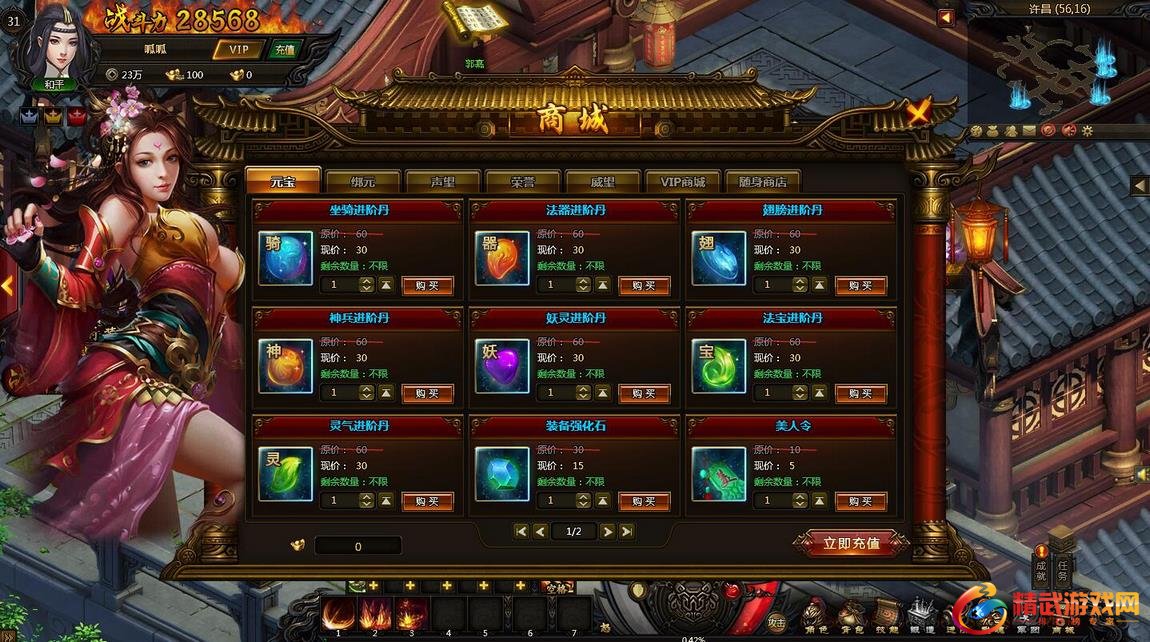This screenshot has height=642, width=1150.
Task: Switch to the 威望 tab
Action: (x=602, y=182)
